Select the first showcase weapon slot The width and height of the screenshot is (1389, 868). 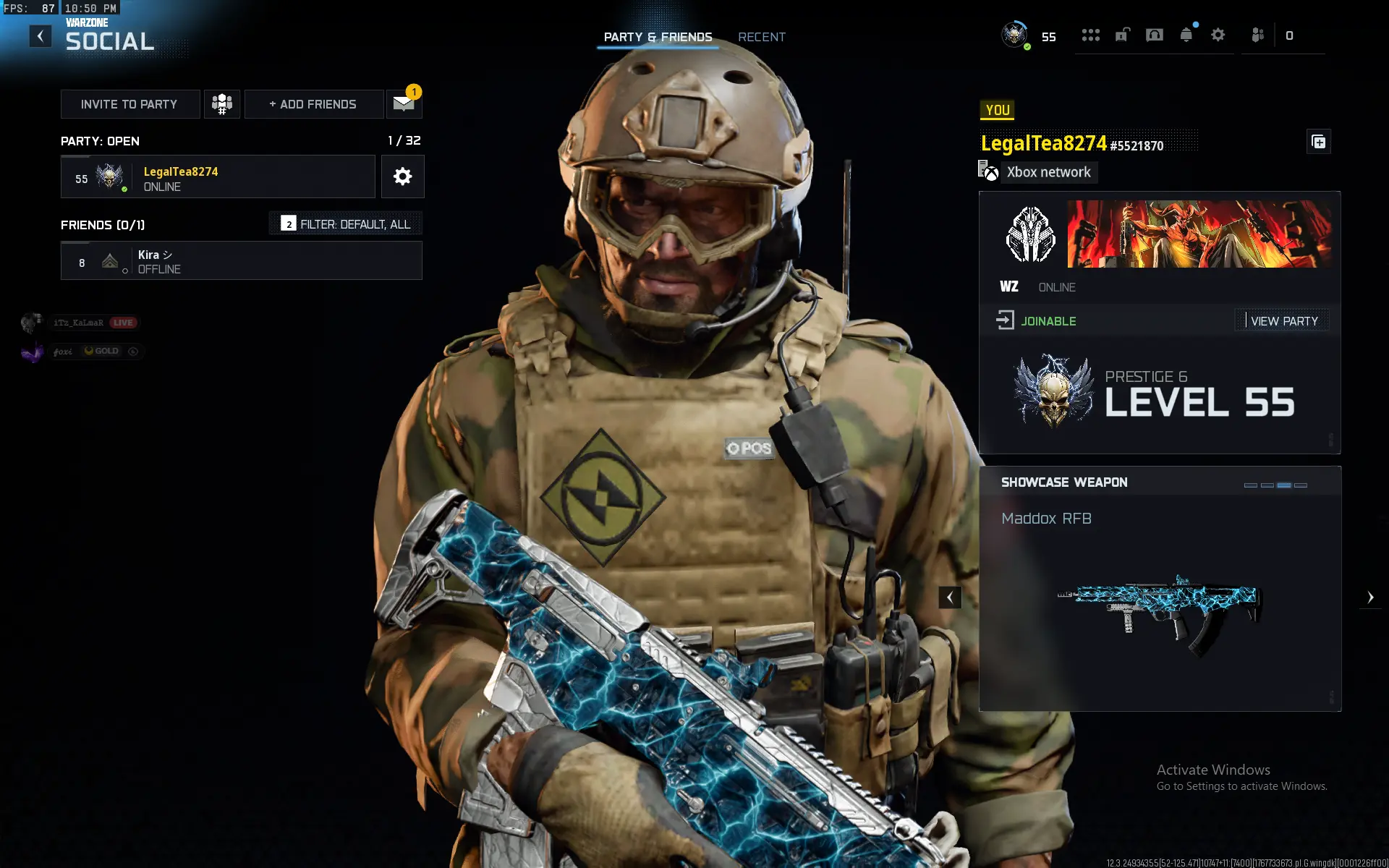click(x=1251, y=485)
